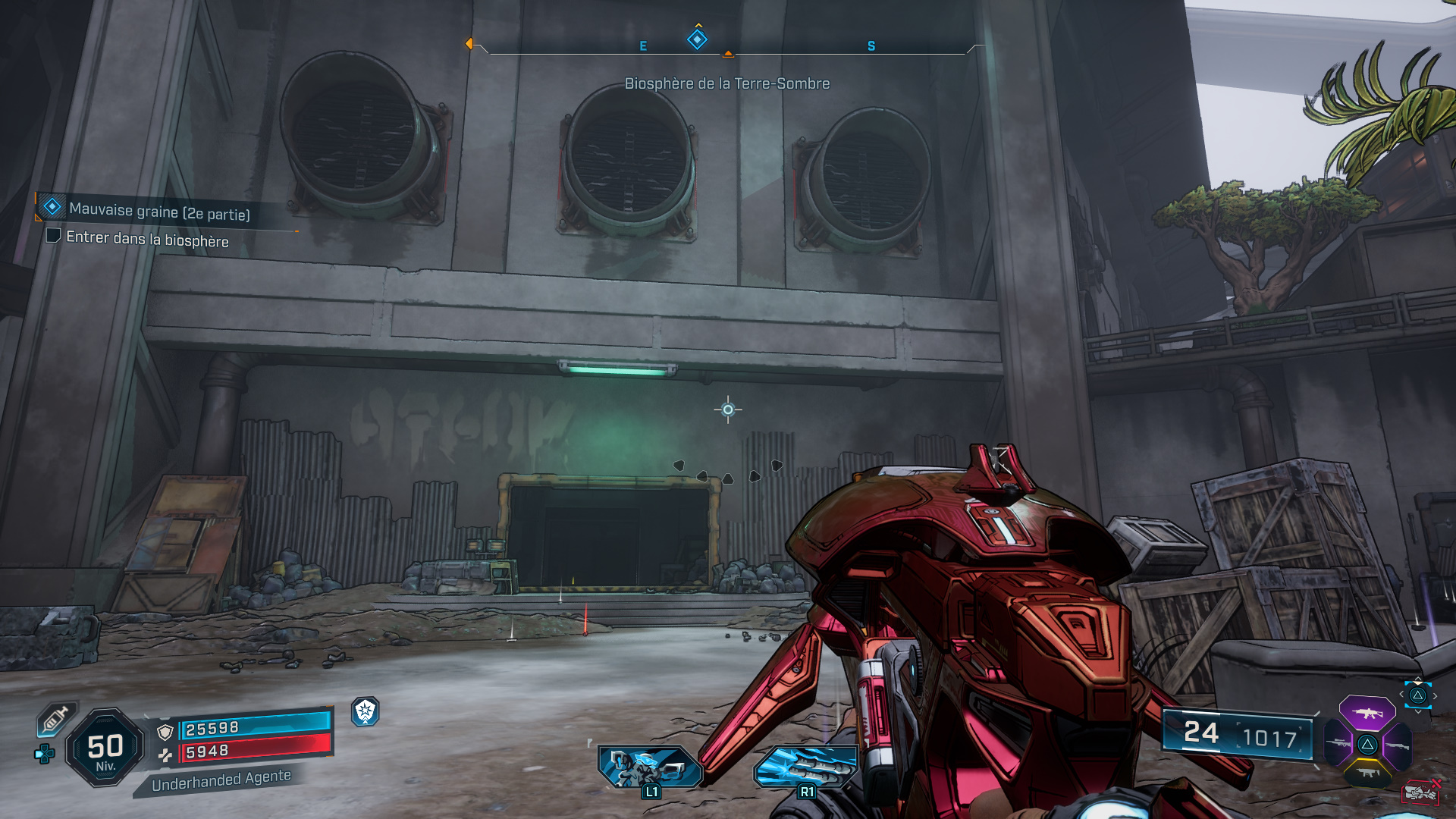Click the d-pad indicator icon beside the level emblem
1456x819 pixels.
pyautogui.click(x=45, y=754)
